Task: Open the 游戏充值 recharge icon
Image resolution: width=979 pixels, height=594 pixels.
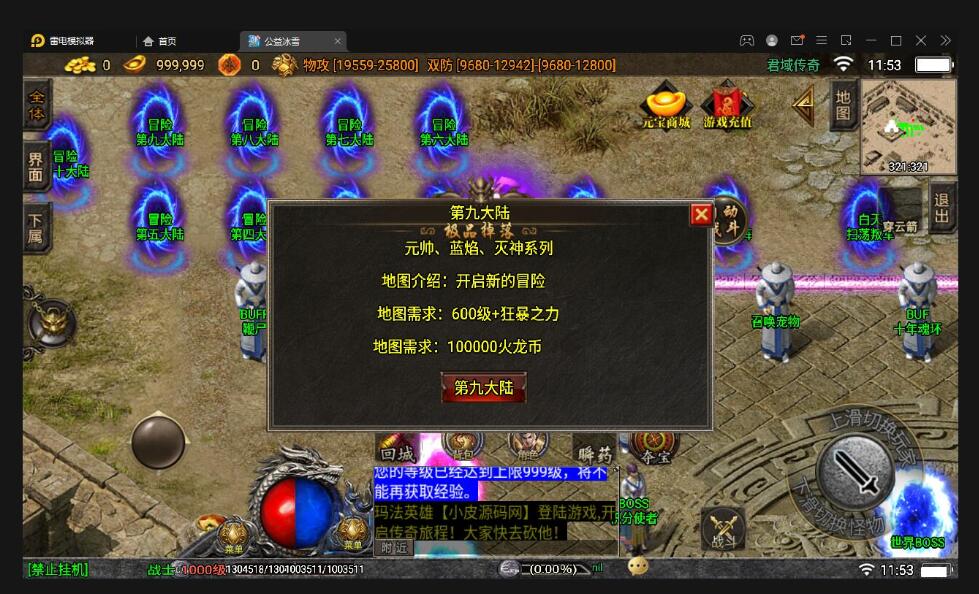Action: pyautogui.click(x=728, y=108)
